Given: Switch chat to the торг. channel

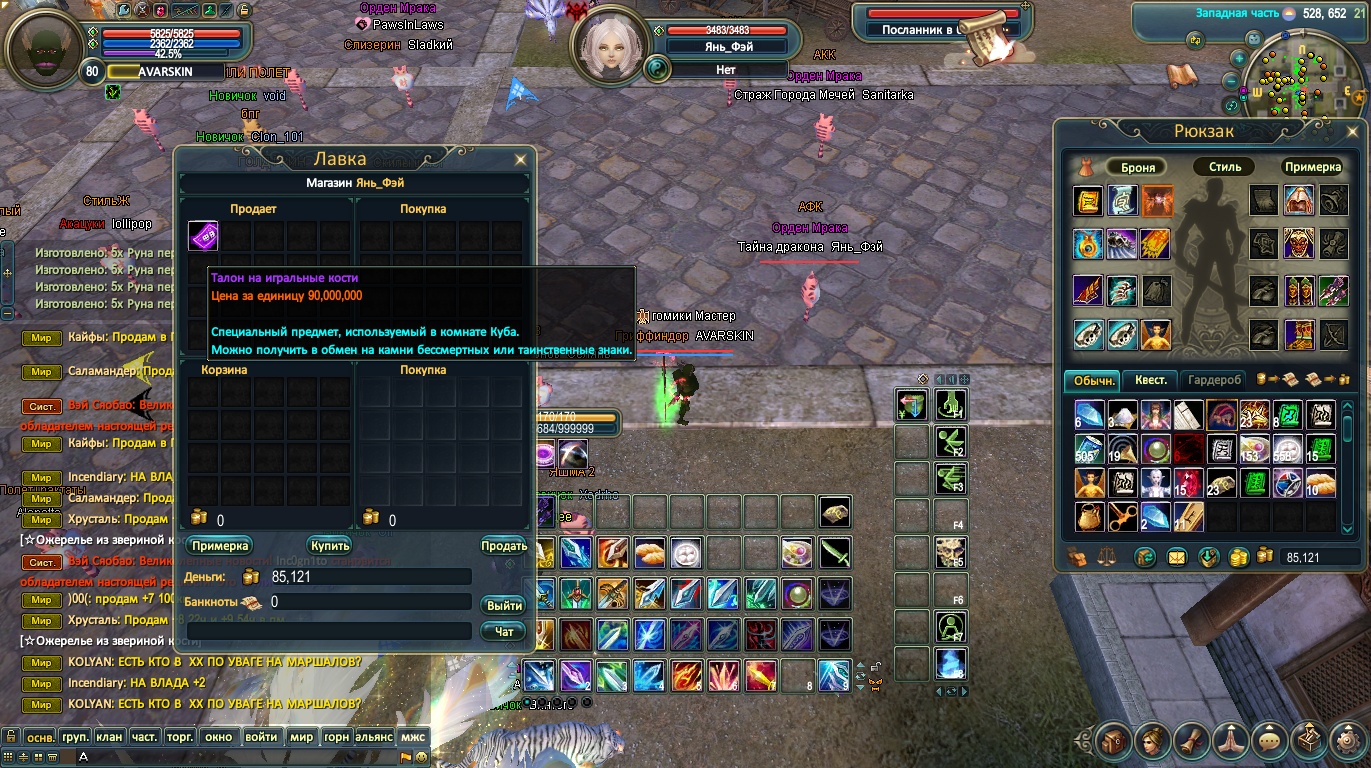Looking at the screenshot, I should pyautogui.click(x=179, y=737).
